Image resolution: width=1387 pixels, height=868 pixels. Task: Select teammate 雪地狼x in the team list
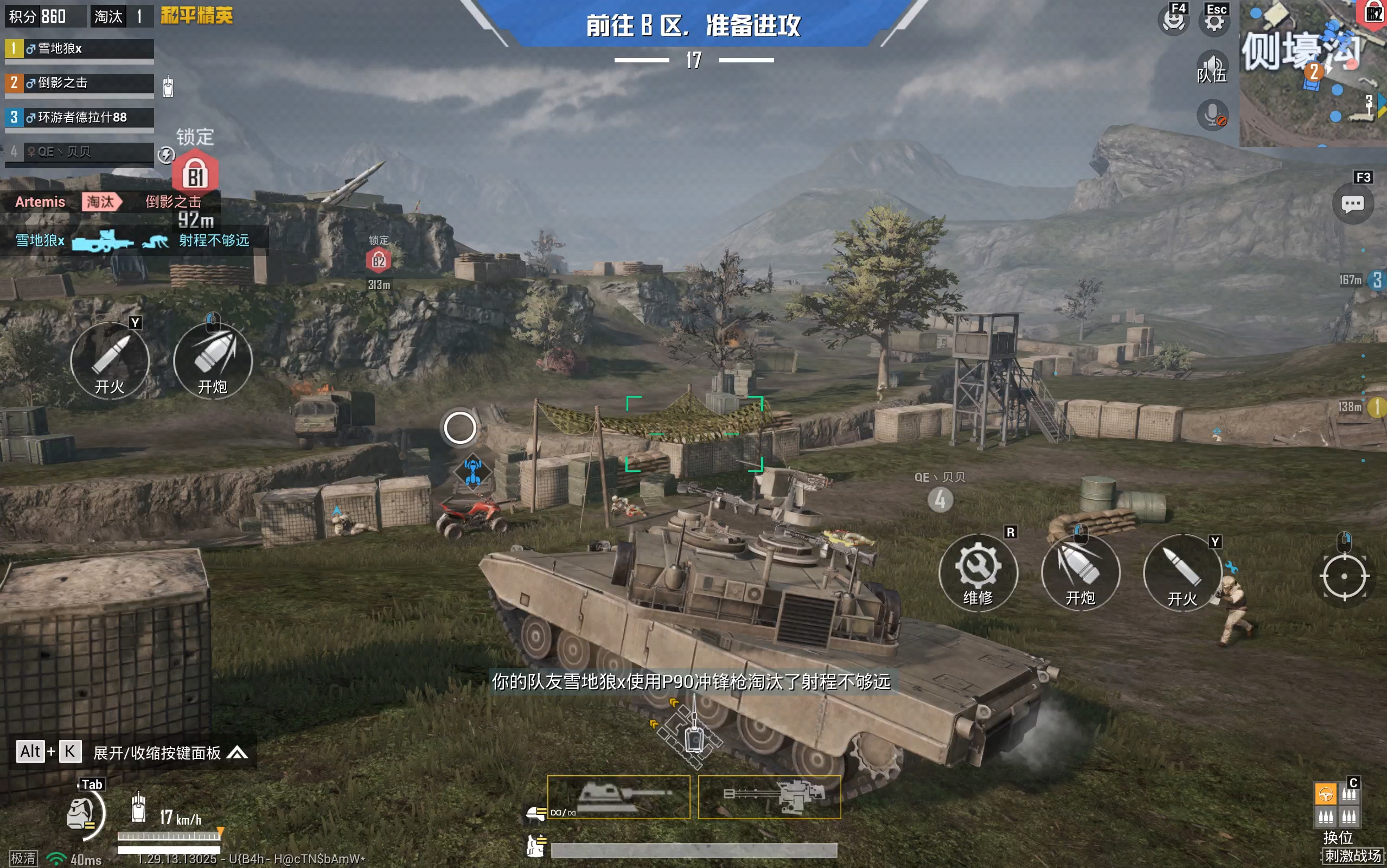79,49
